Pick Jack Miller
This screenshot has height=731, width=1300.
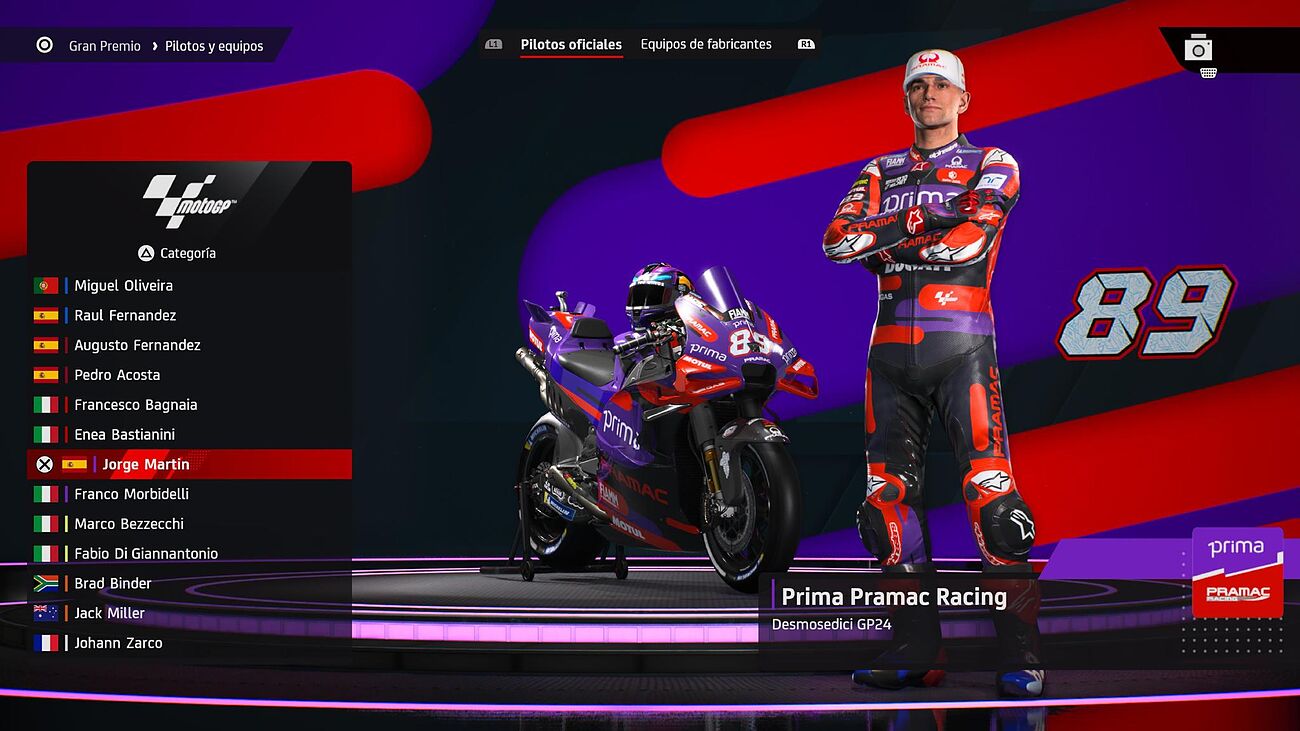click(x=109, y=614)
